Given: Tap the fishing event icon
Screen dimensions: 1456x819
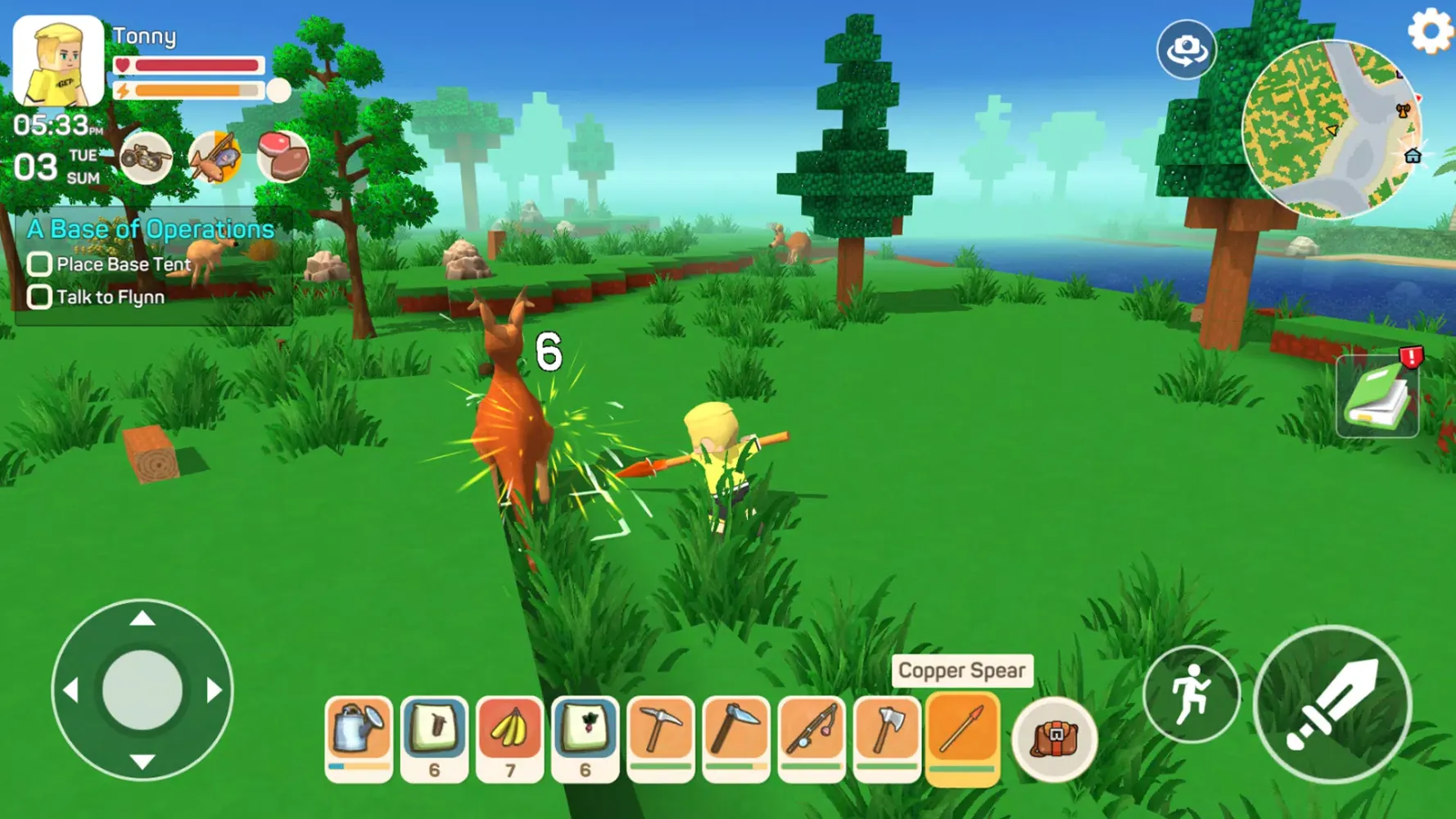Looking at the screenshot, I should (x=215, y=156).
